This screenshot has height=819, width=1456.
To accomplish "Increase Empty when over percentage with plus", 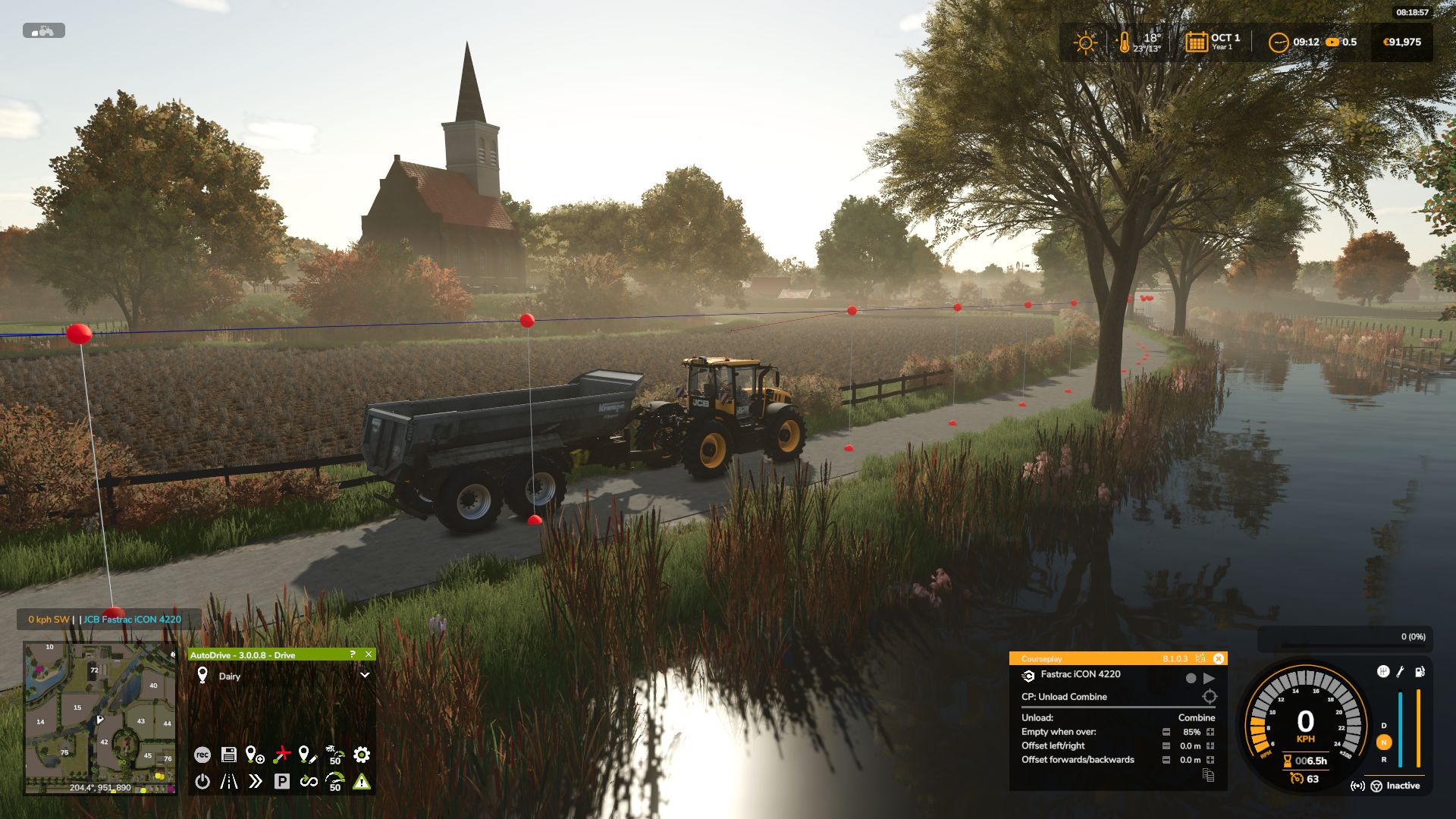I will tap(1210, 733).
